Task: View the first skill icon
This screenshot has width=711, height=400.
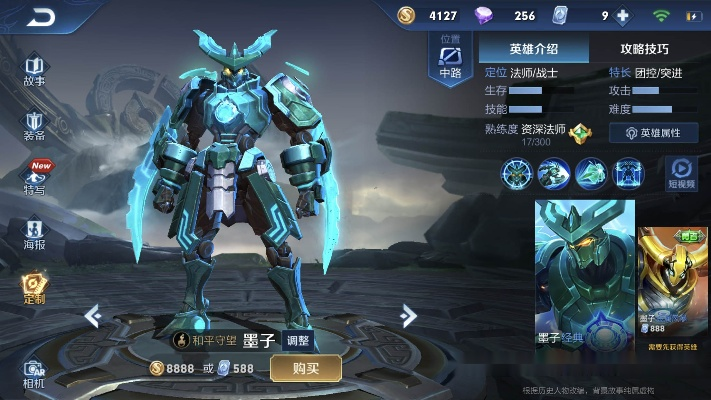Action: pos(517,173)
